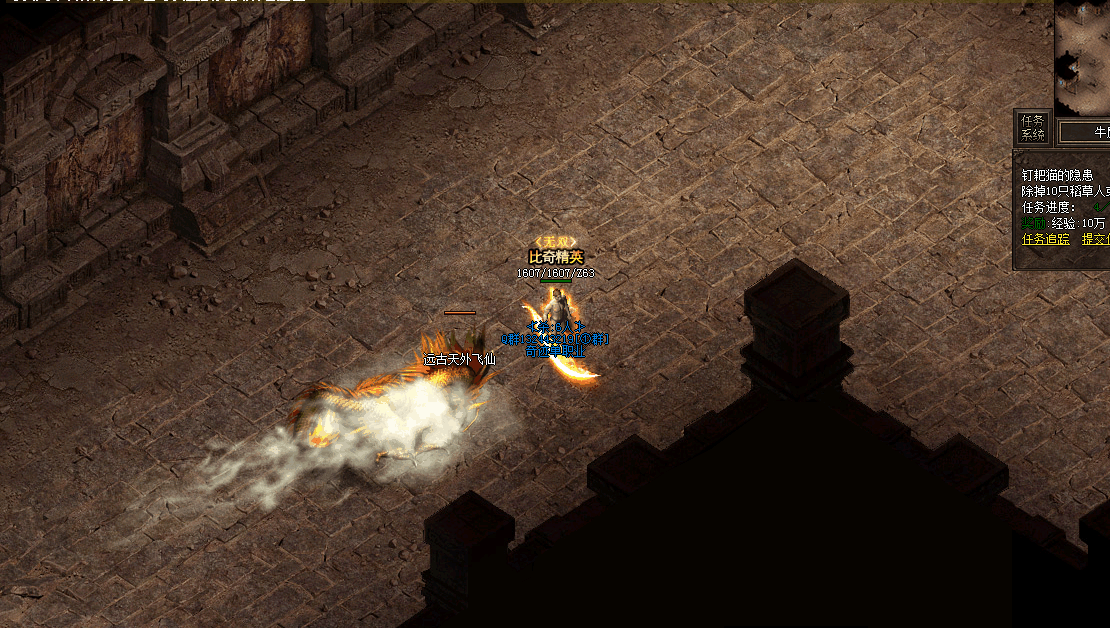Click the map name box beside 任务系统

pyautogui.click(x=1085, y=131)
